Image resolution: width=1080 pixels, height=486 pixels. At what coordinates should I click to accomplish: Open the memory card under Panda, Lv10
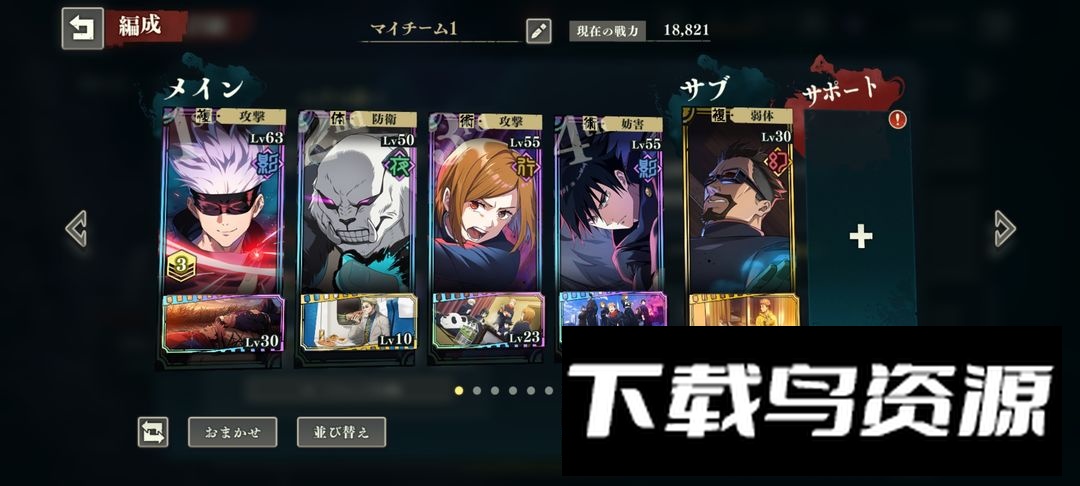(357, 322)
